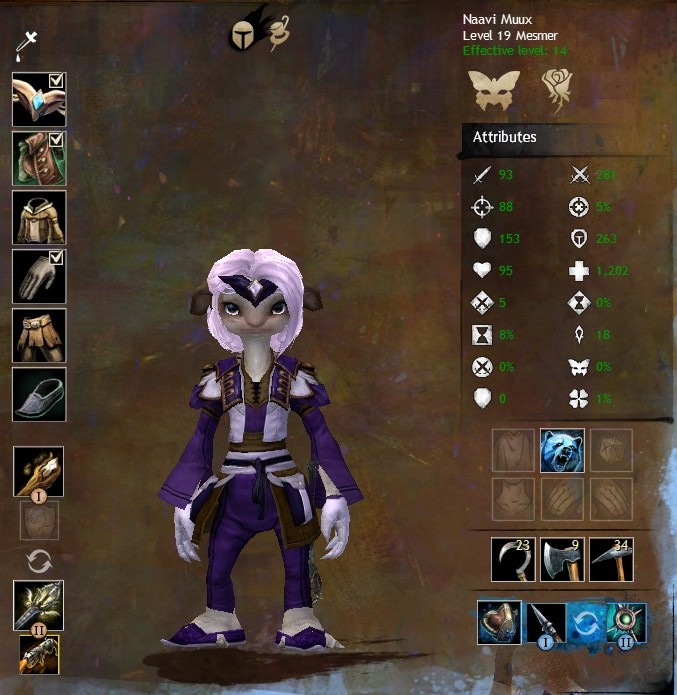Click the leather leggings slot

click(x=39, y=336)
